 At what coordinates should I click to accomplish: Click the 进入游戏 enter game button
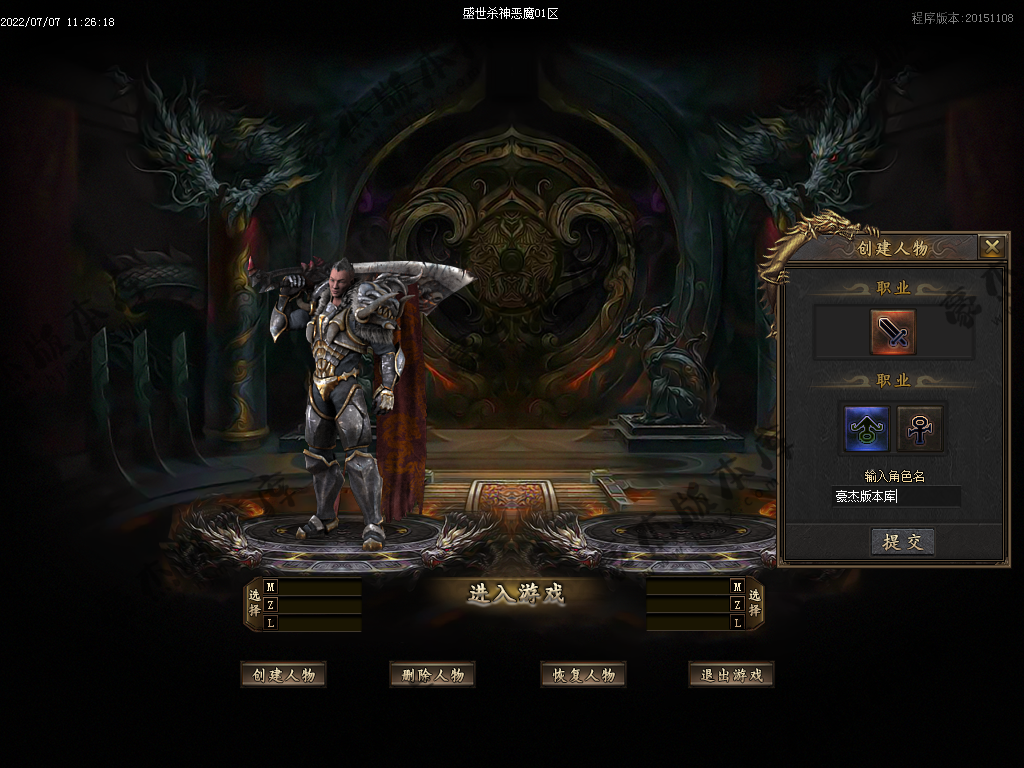(515, 594)
